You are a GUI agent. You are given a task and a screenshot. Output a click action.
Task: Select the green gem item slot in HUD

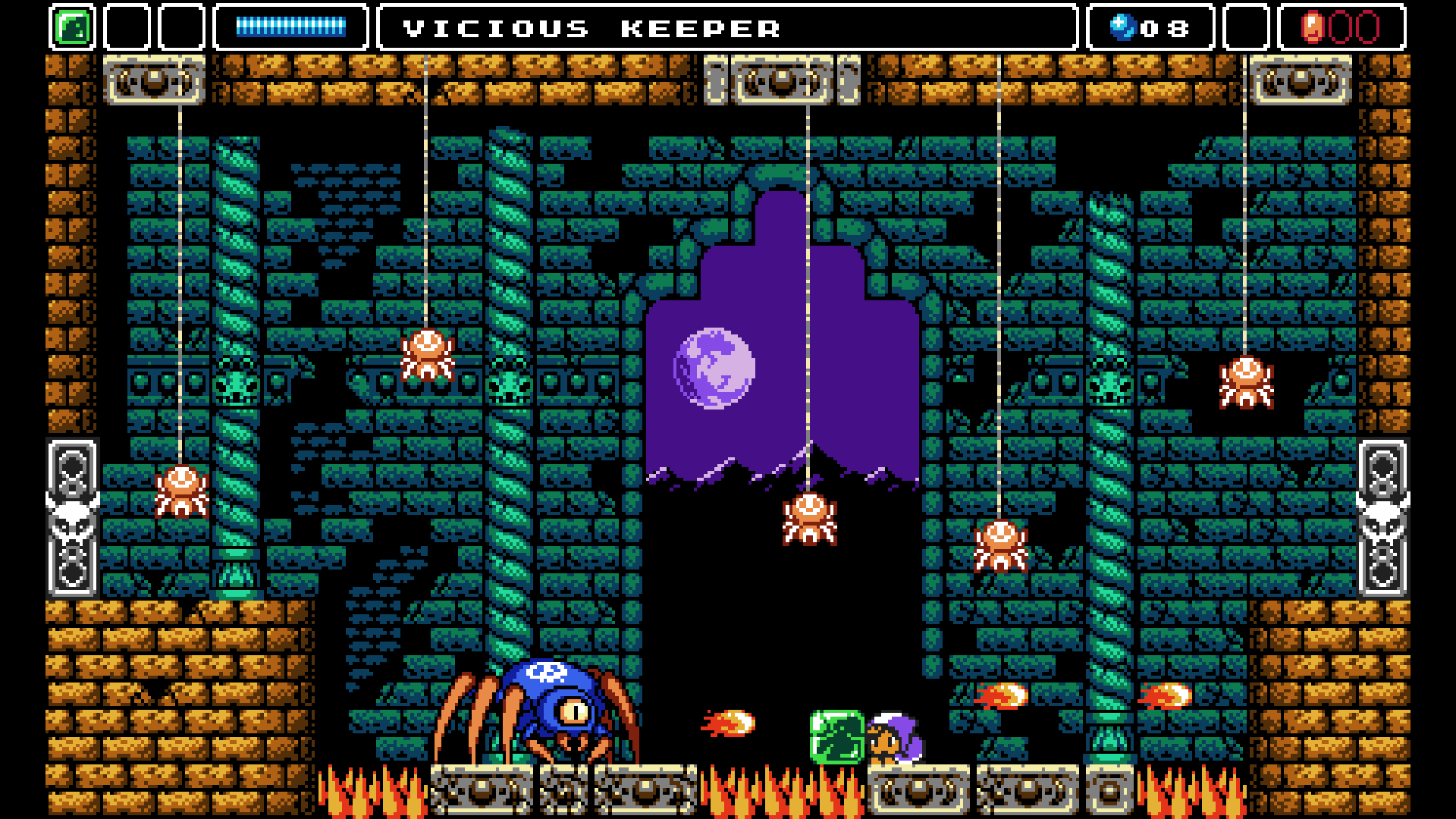coord(73,27)
